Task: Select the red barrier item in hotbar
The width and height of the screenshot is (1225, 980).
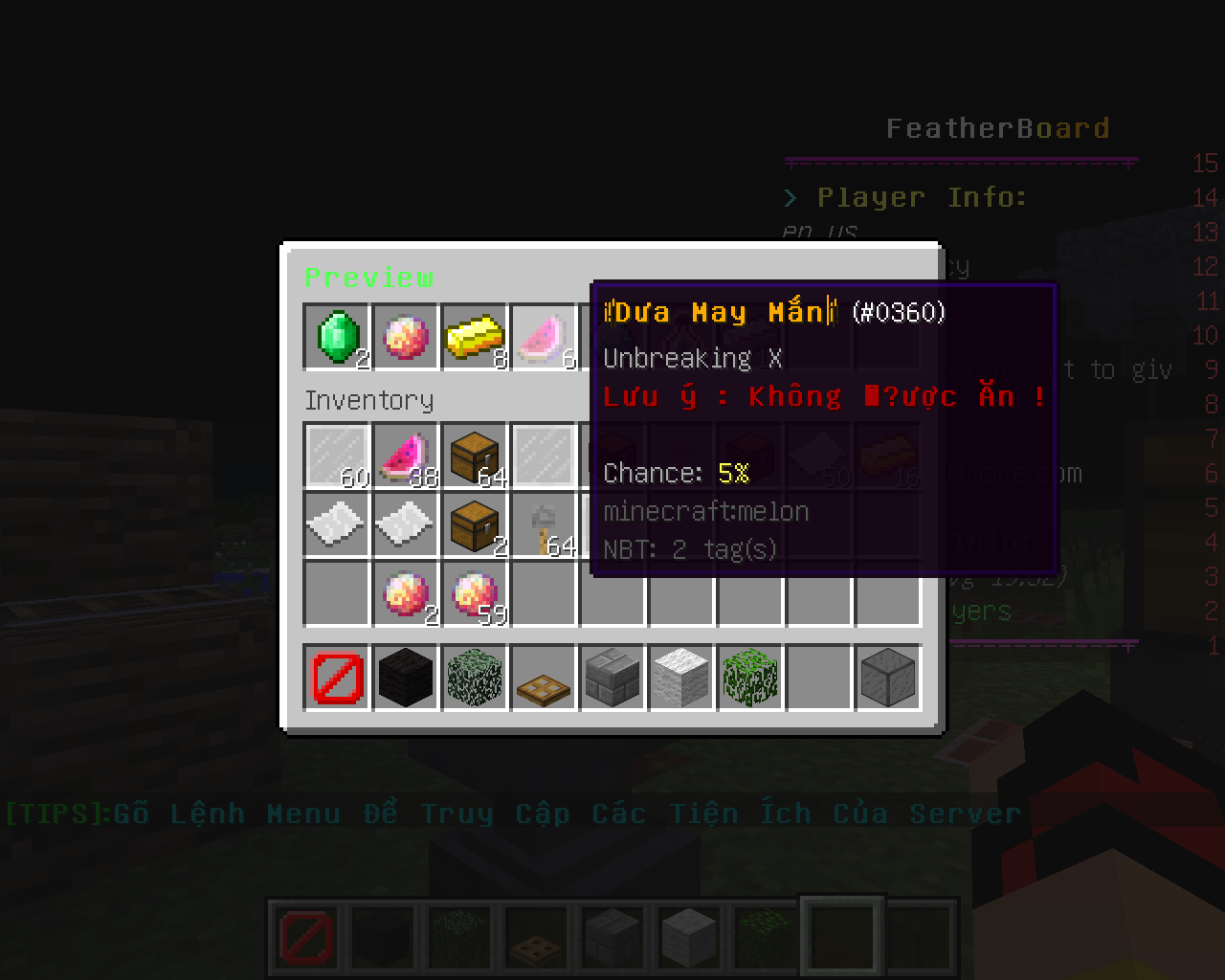Action: [x=337, y=678]
